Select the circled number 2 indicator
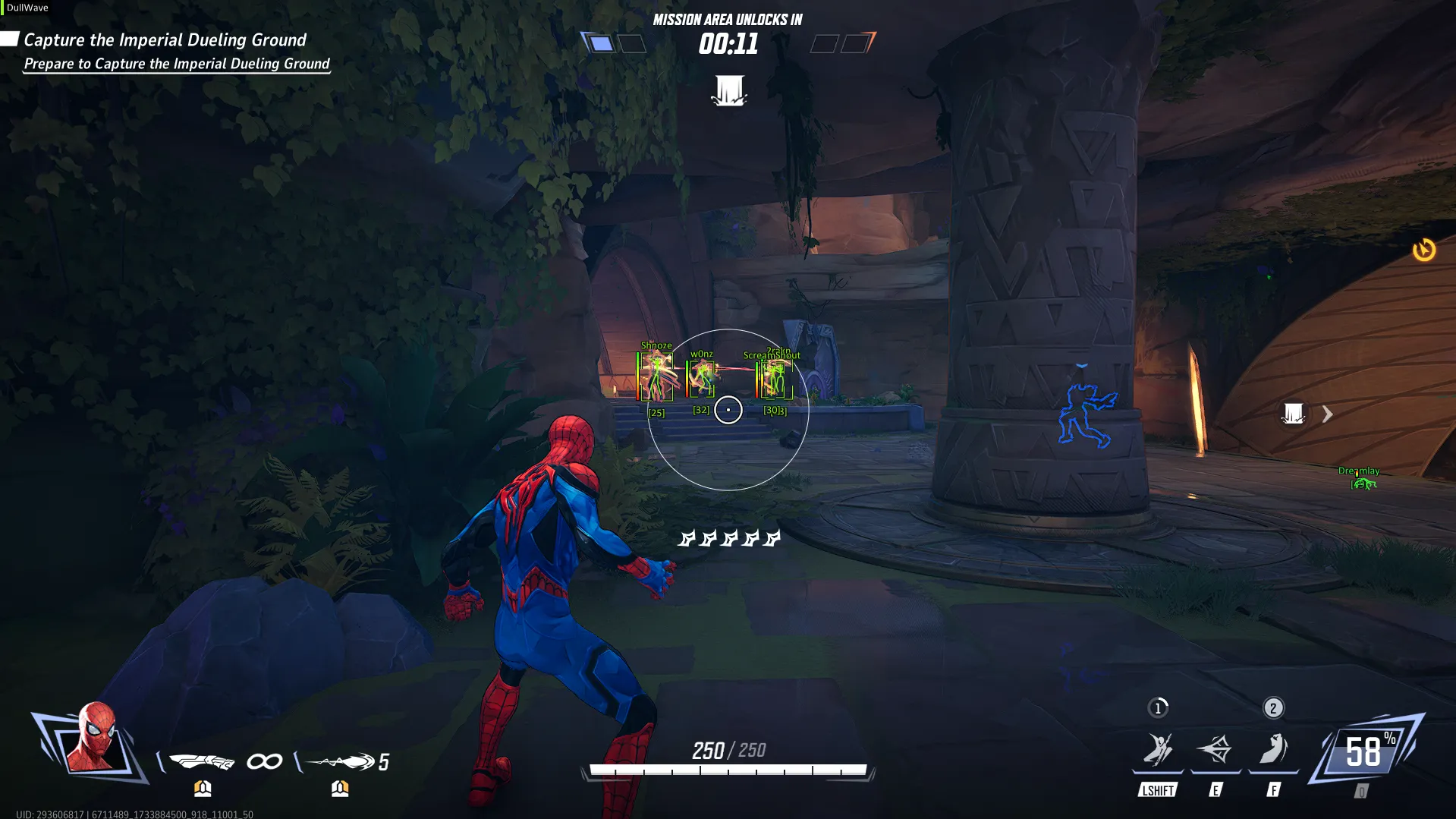 point(1273,708)
